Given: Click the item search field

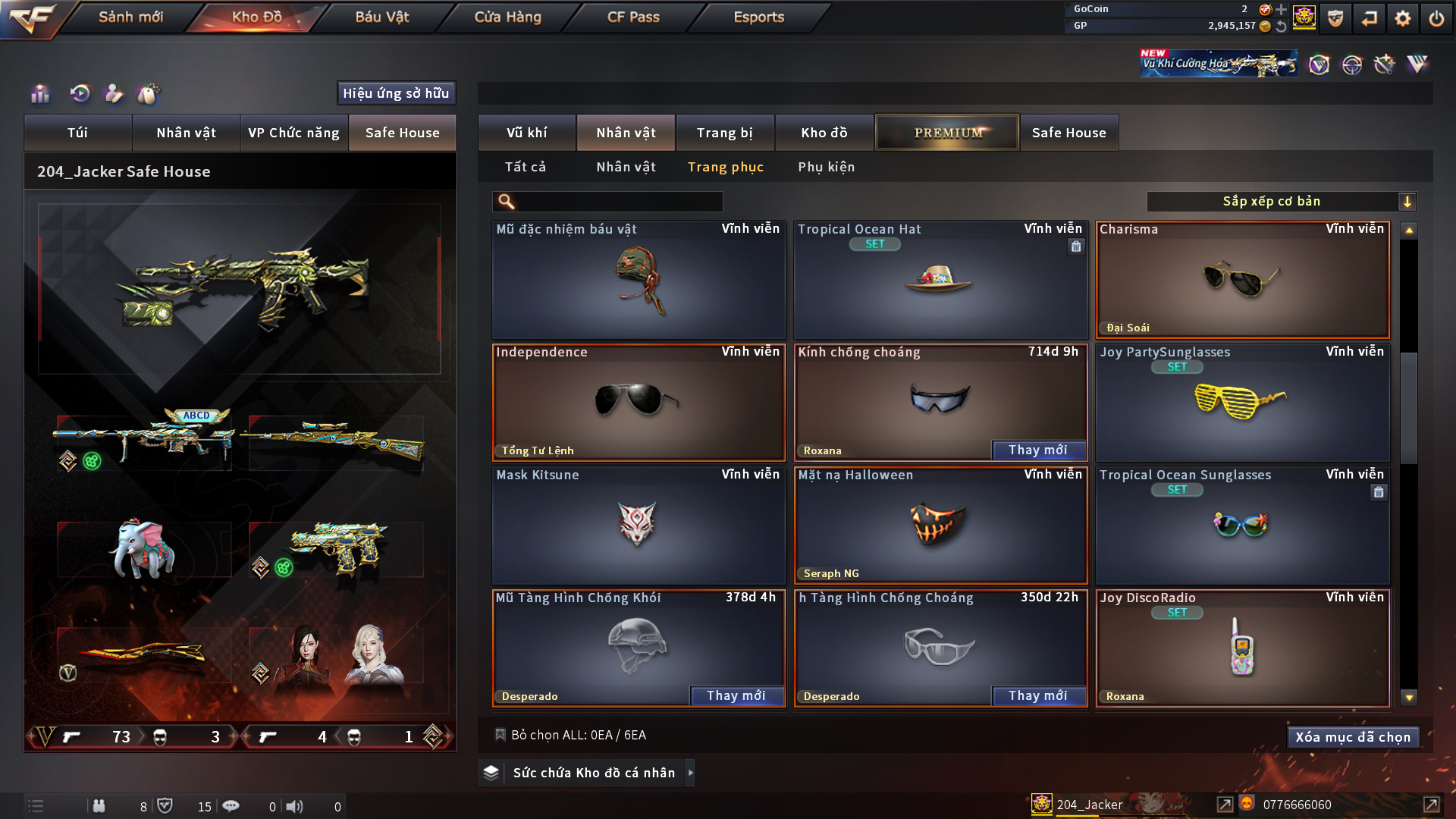Looking at the screenshot, I should [618, 202].
